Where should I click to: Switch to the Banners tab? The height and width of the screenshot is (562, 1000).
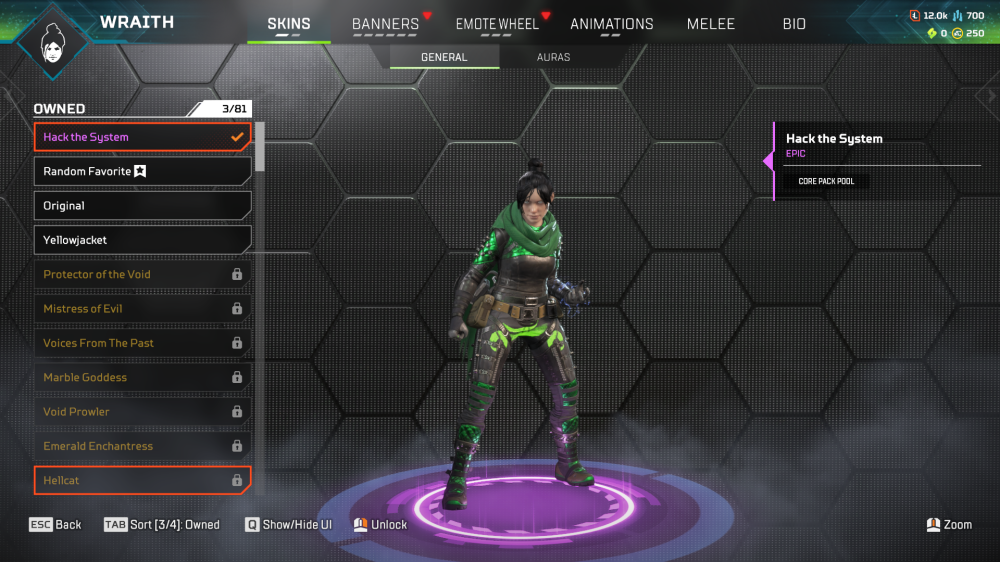385,24
